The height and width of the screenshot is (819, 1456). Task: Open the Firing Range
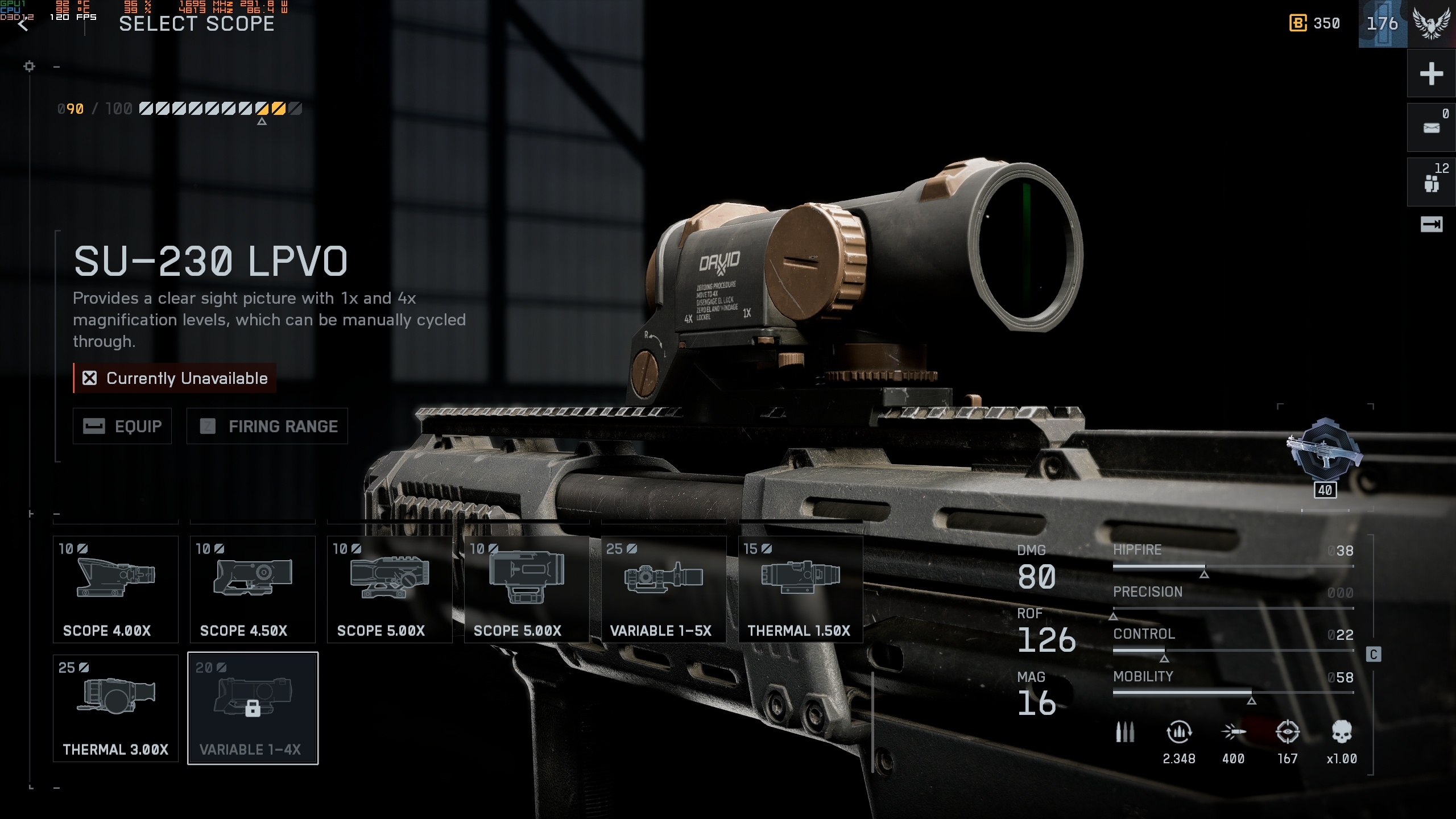click(267, 426)
